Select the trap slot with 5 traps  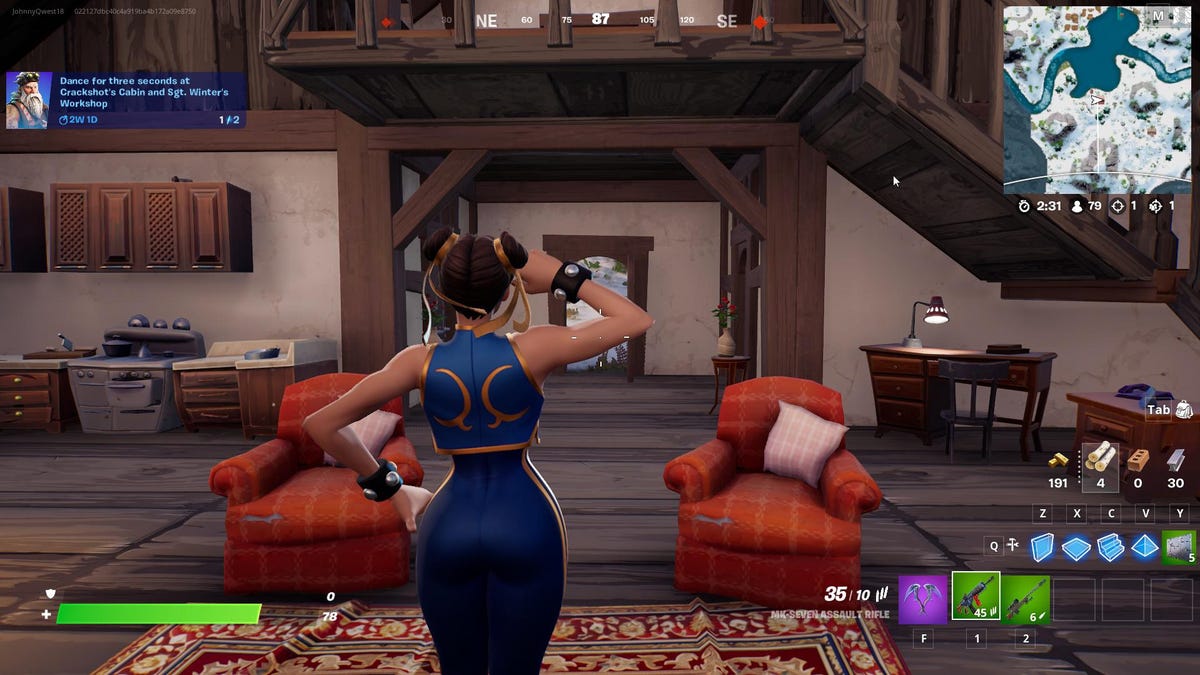[1179, 546]
